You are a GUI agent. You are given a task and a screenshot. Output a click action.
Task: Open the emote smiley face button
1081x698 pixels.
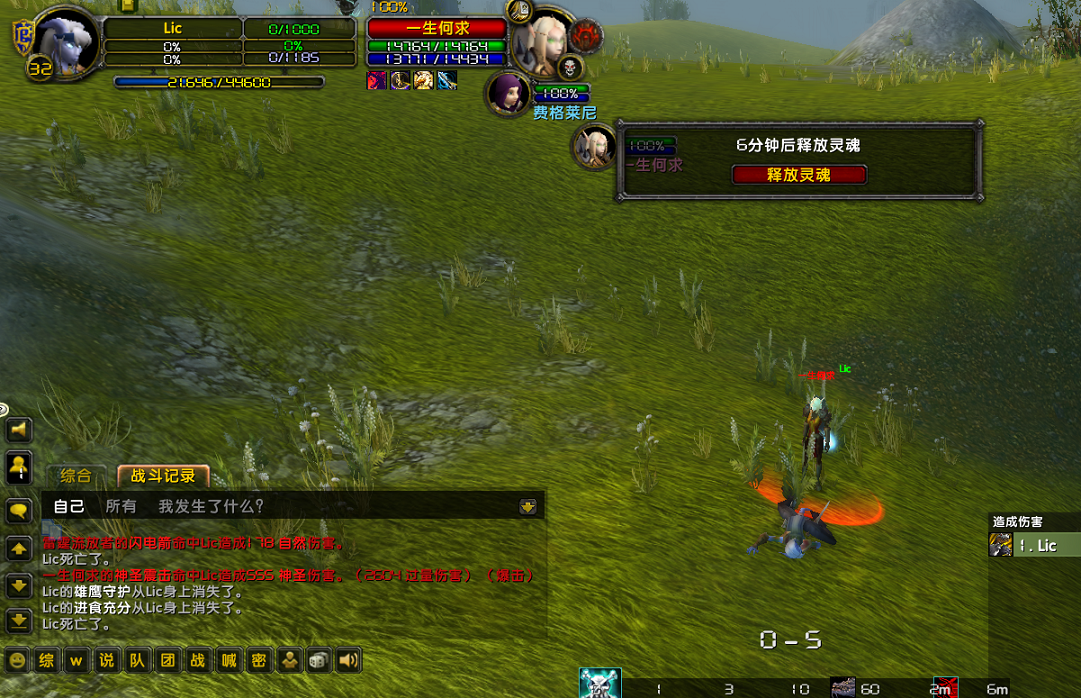[17, 660]
